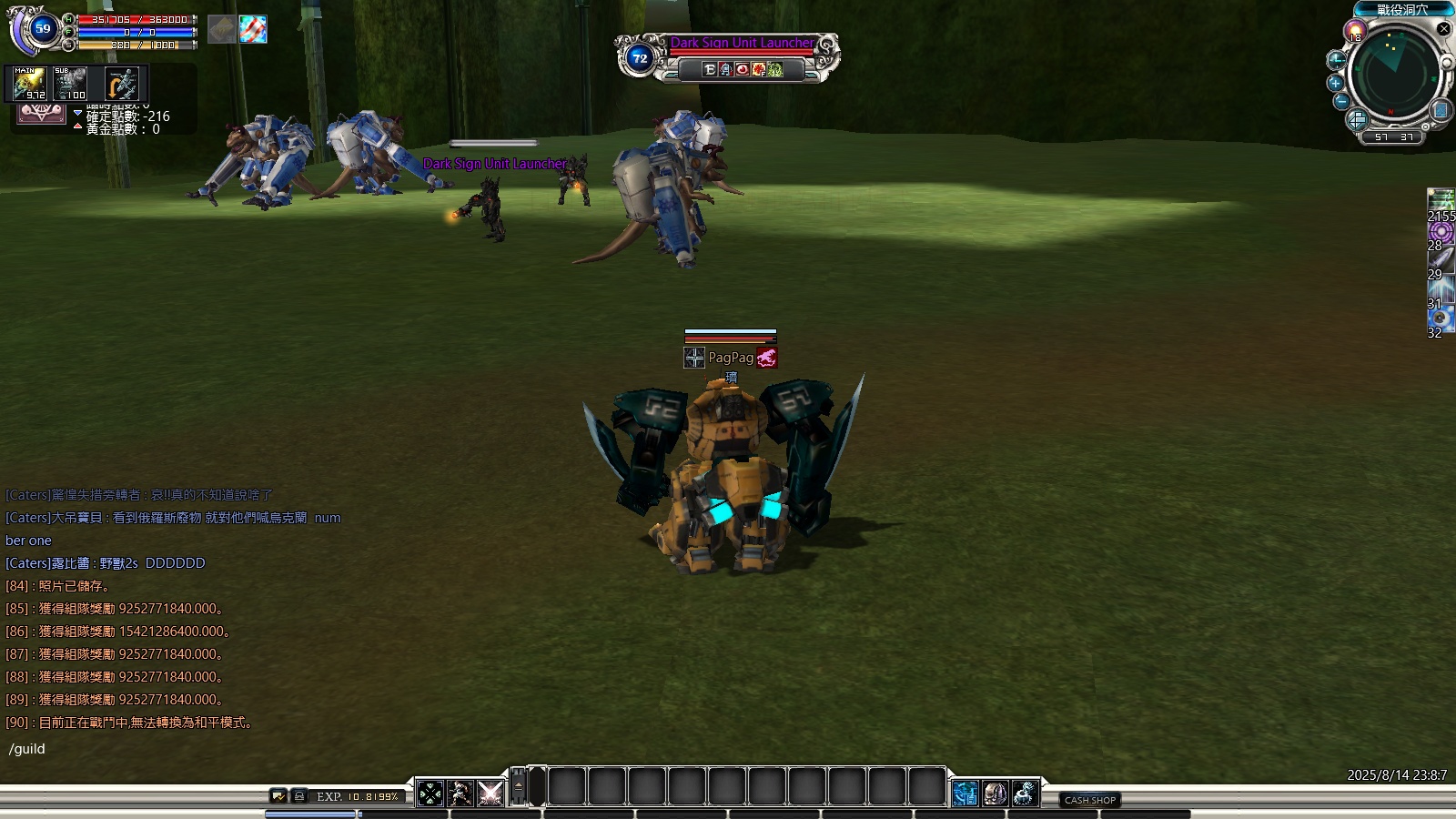Click the purple ring item numbered 28
This screenshot has height=819, width=1456.
coord(1441,231)
